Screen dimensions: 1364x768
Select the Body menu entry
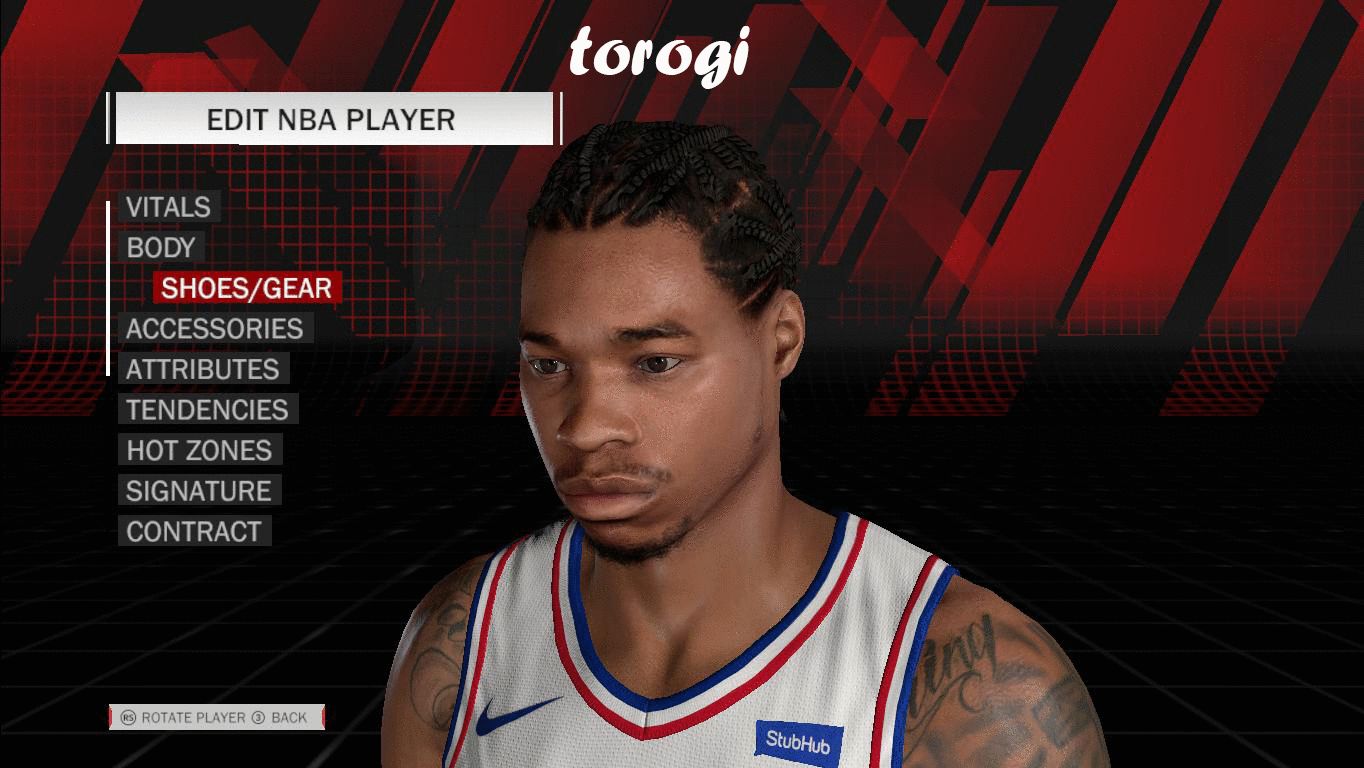click(160, 248)
